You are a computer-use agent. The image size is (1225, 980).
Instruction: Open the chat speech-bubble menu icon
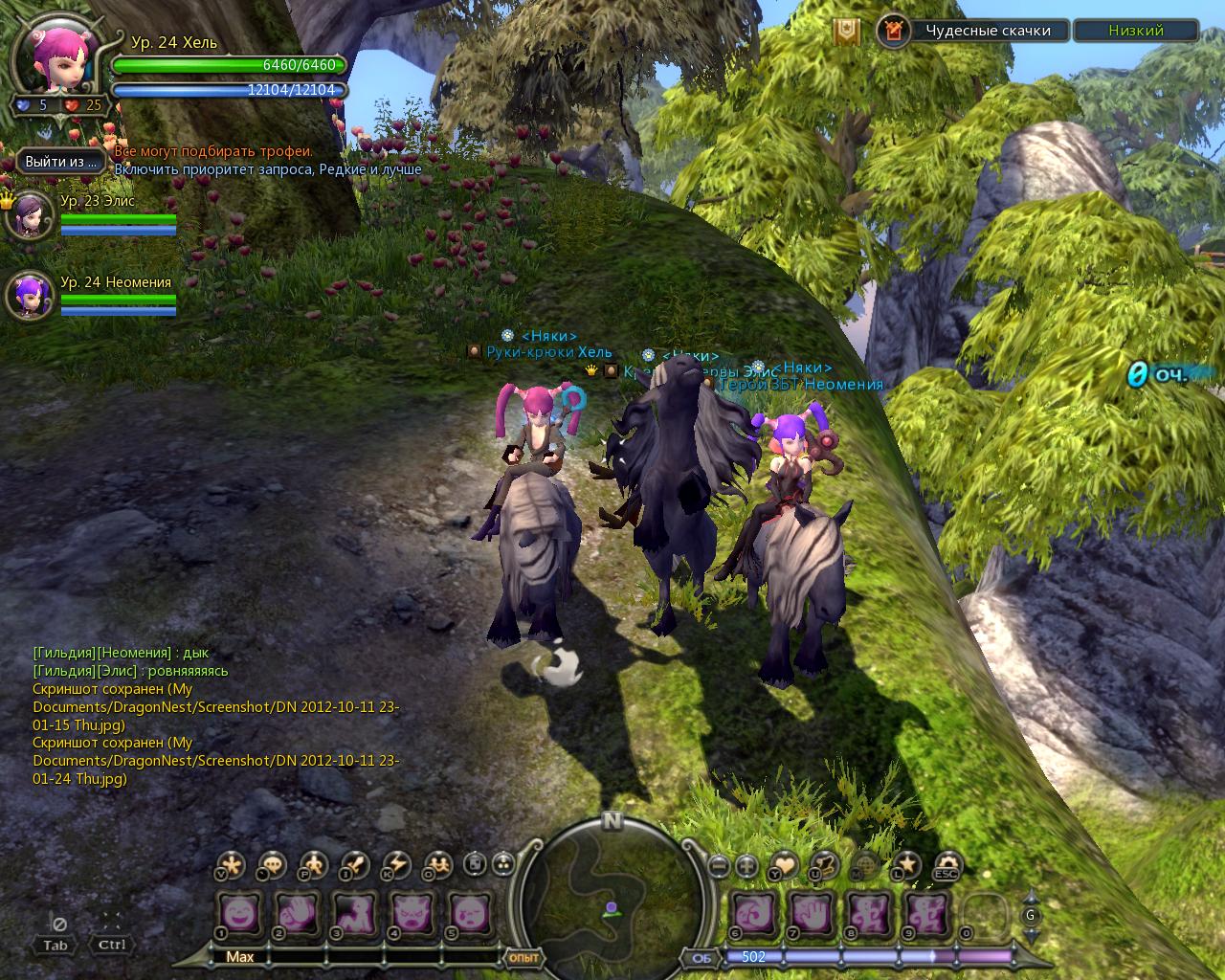273,865
